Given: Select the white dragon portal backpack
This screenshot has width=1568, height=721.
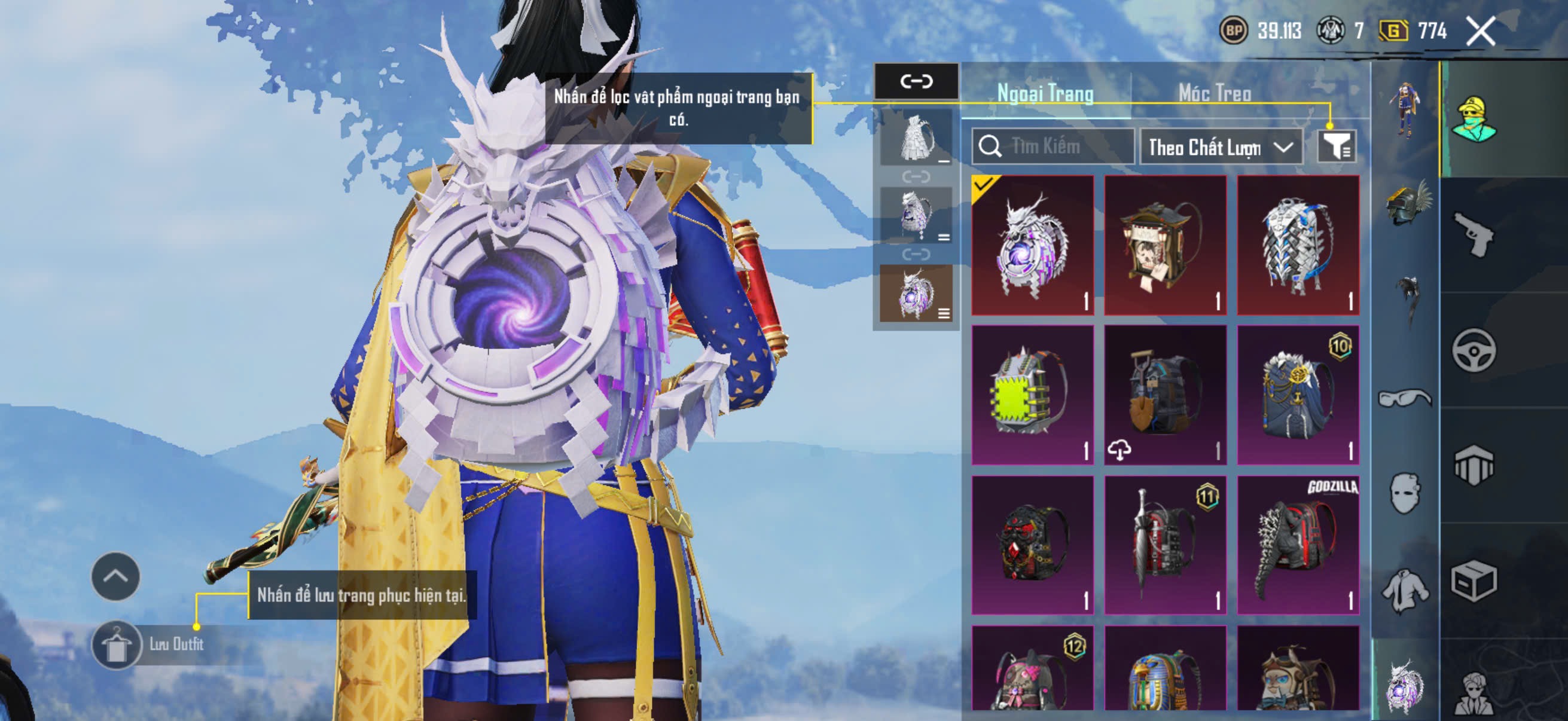Looking at the screenshot, I should 1032,245.
